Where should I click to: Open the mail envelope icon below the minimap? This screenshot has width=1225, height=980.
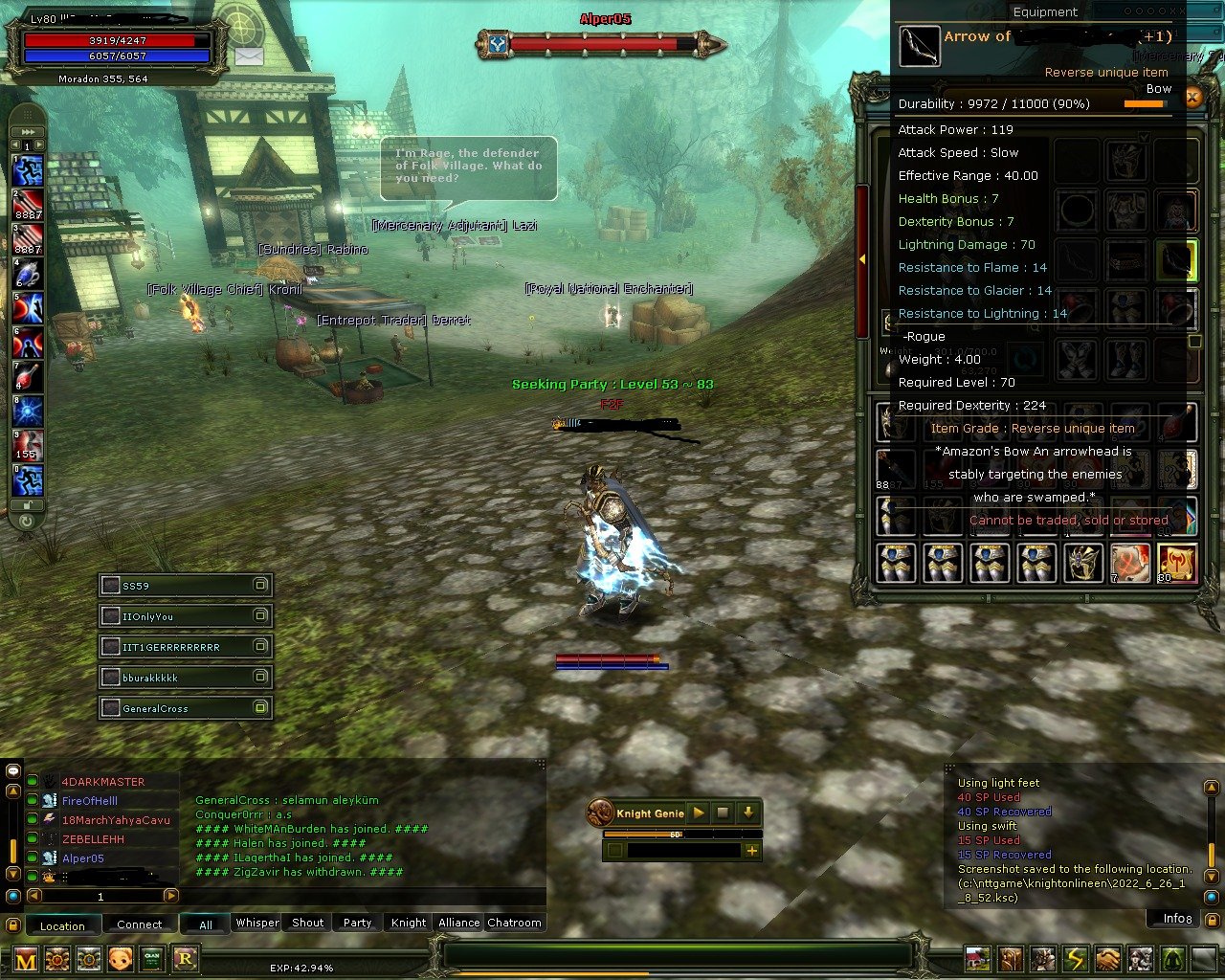(249, 56)
